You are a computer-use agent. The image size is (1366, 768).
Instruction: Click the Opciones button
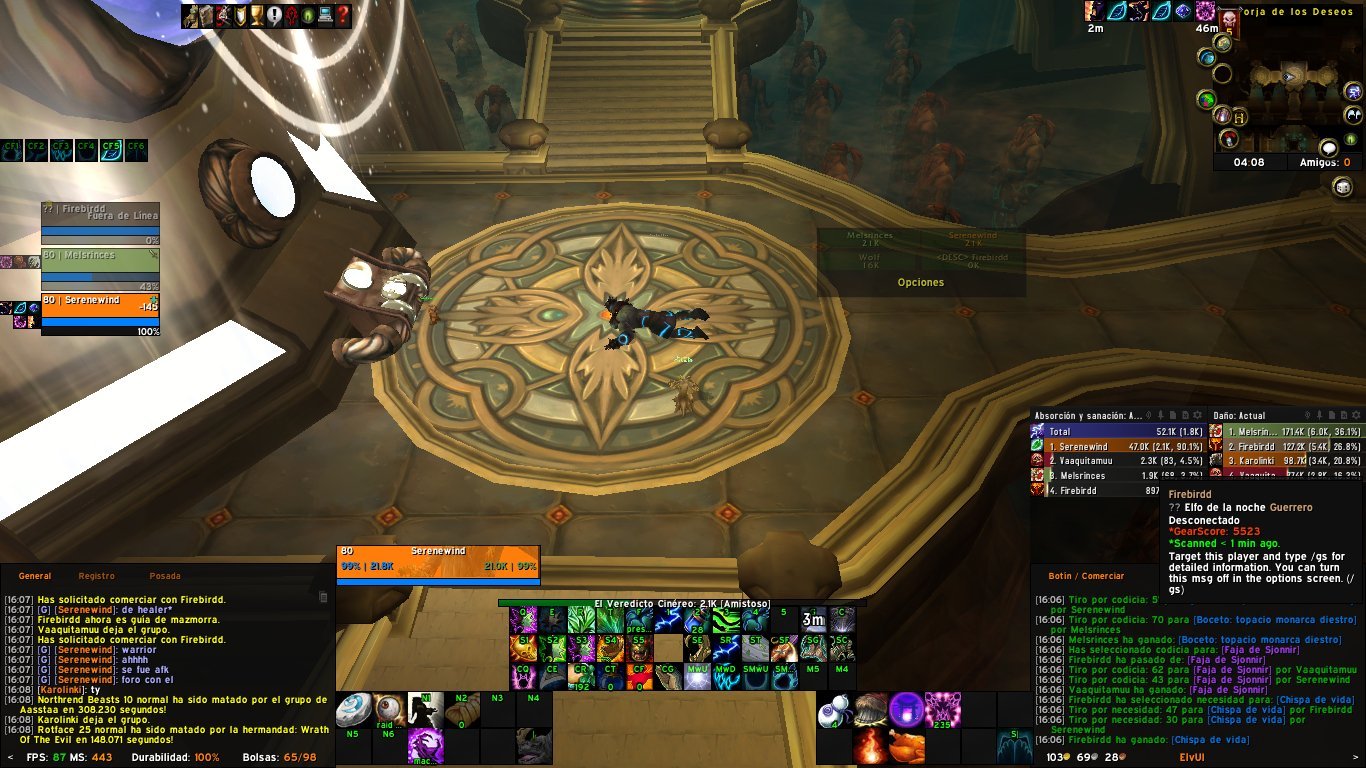pyautogui.click(x=921, y=283)
